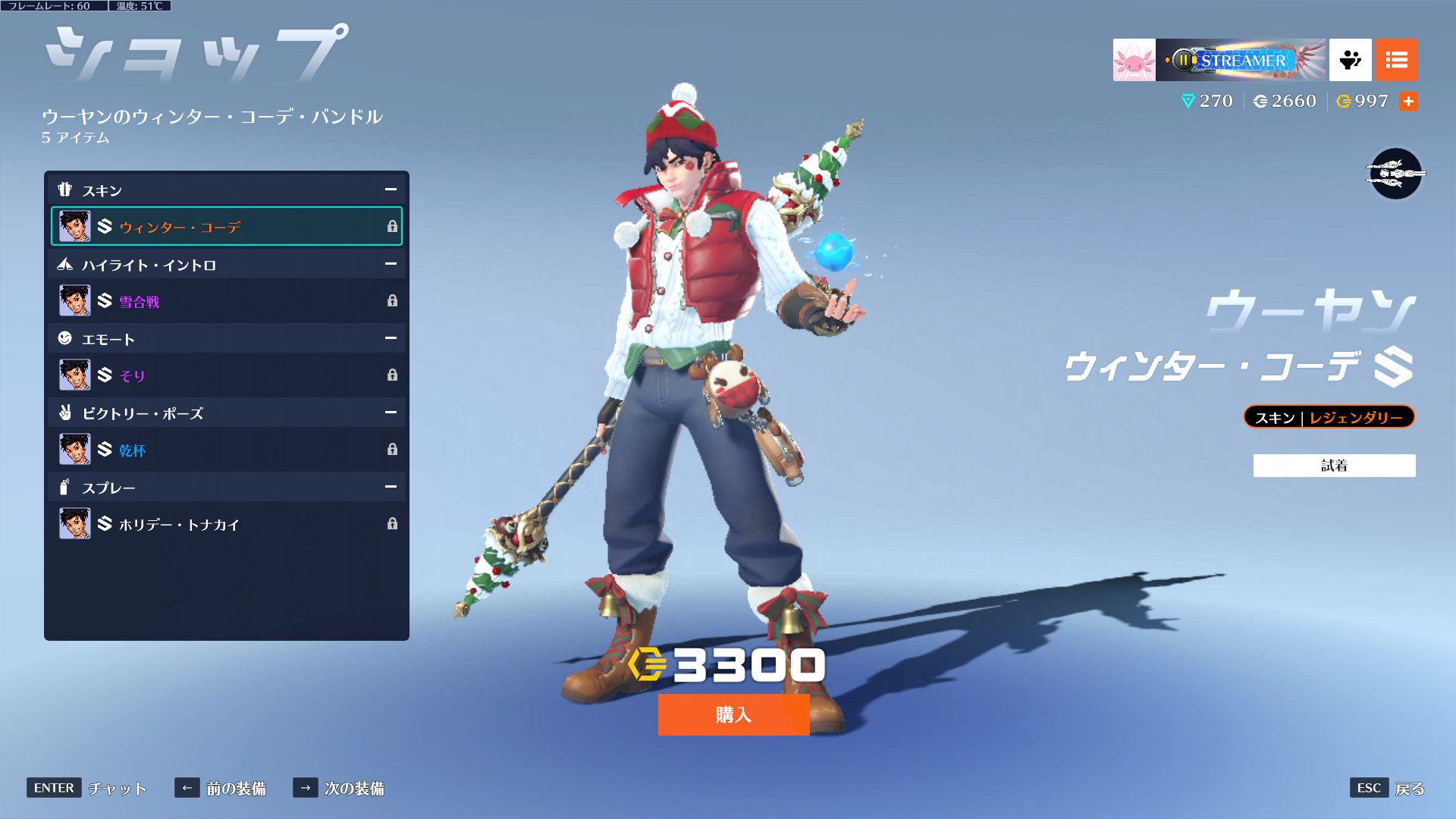1456x819 pixels.
Task: Toggle the round weapon view icon
Action: (x=1395, y=174)
